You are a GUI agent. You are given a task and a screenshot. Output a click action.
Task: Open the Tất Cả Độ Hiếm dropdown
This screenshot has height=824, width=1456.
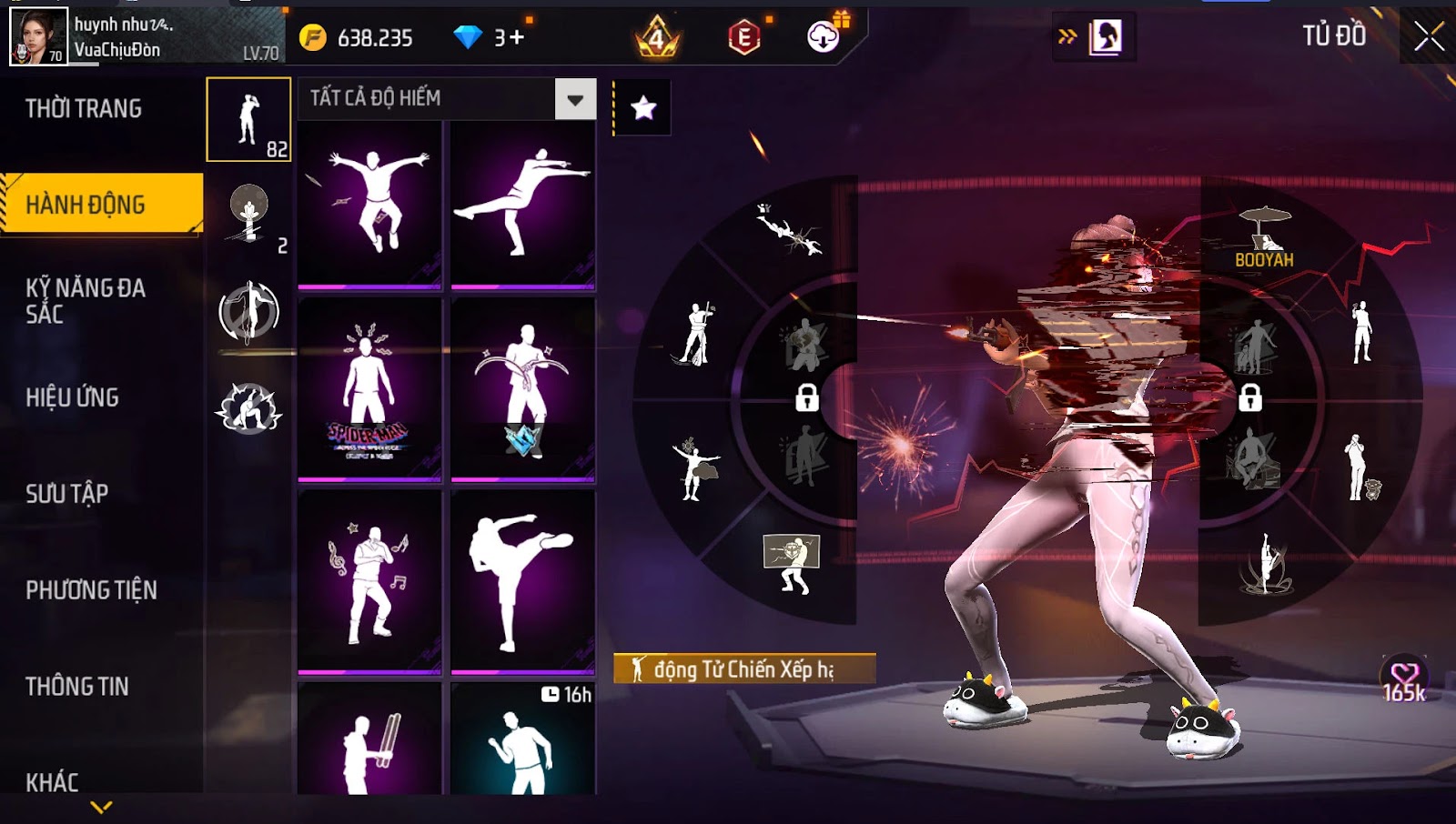click(x=575, y=99)
